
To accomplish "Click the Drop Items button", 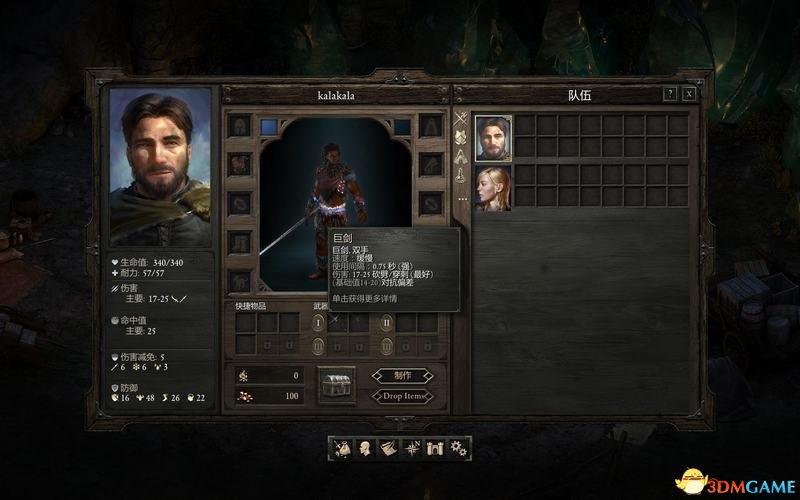I will (x=402, y=396).
